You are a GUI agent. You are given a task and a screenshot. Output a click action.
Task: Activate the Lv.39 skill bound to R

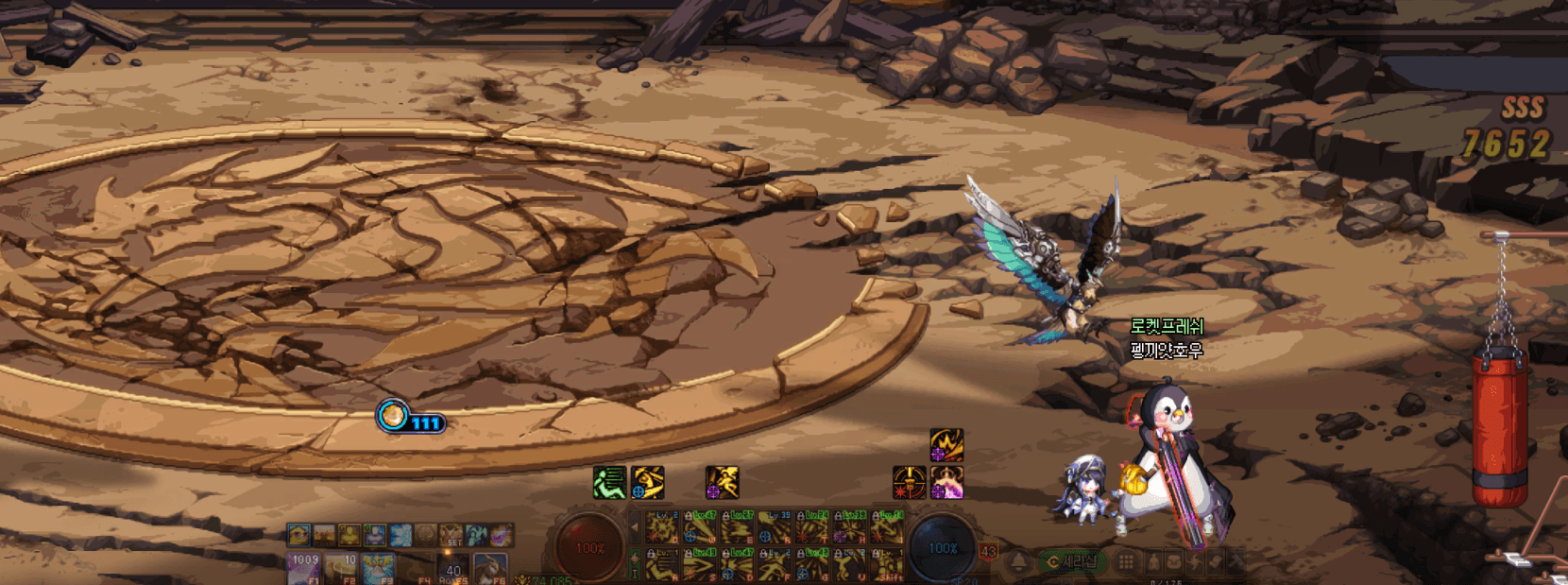(x=775, y=528)
